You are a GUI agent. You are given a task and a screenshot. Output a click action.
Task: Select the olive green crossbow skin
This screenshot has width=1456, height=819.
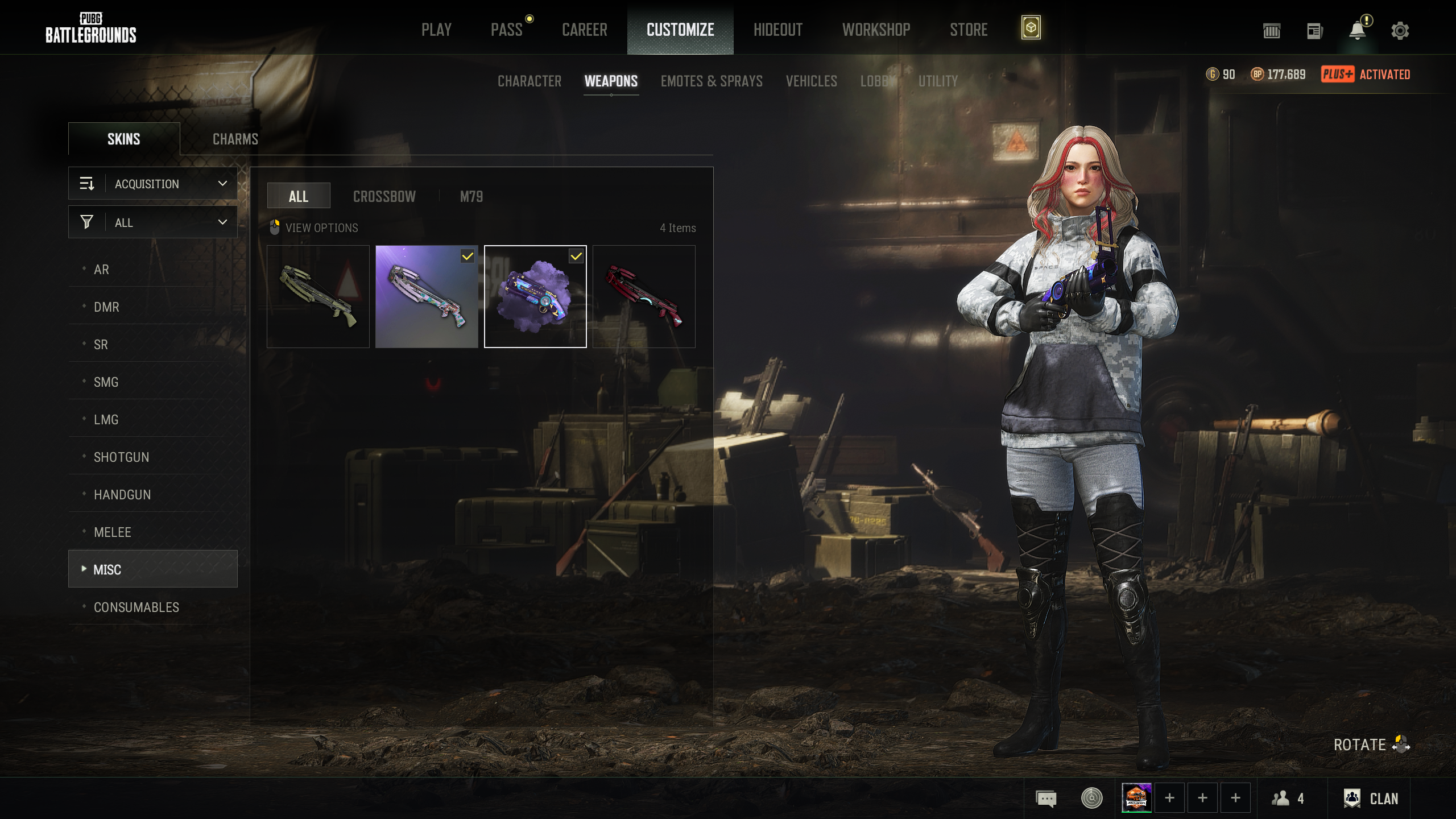click(x=318, y=296)
